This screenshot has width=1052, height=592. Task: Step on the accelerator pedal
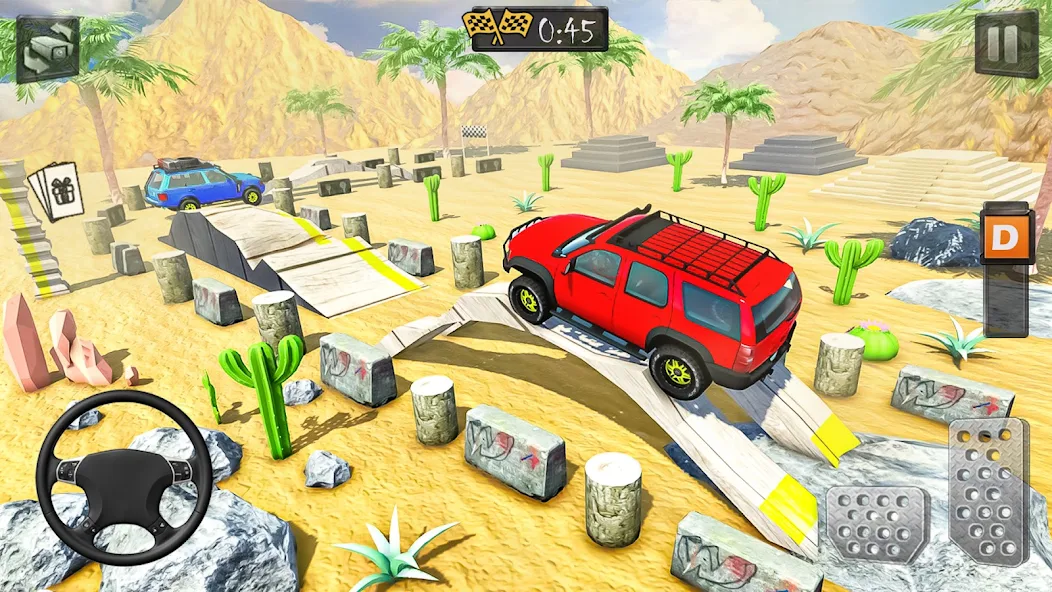coord(988,490)
